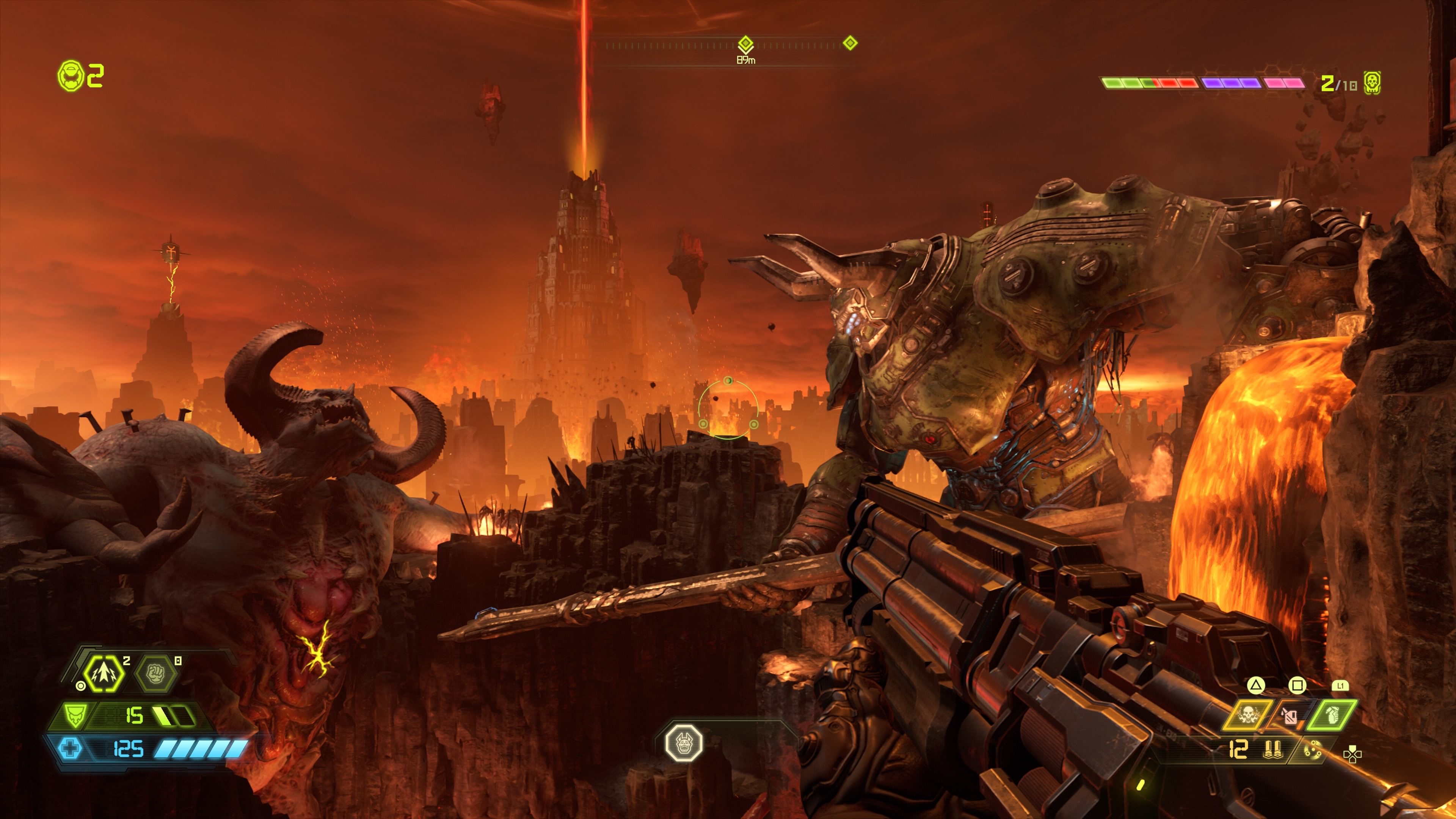Click the shotgun shells ammo icon

tap(1274, 750)
